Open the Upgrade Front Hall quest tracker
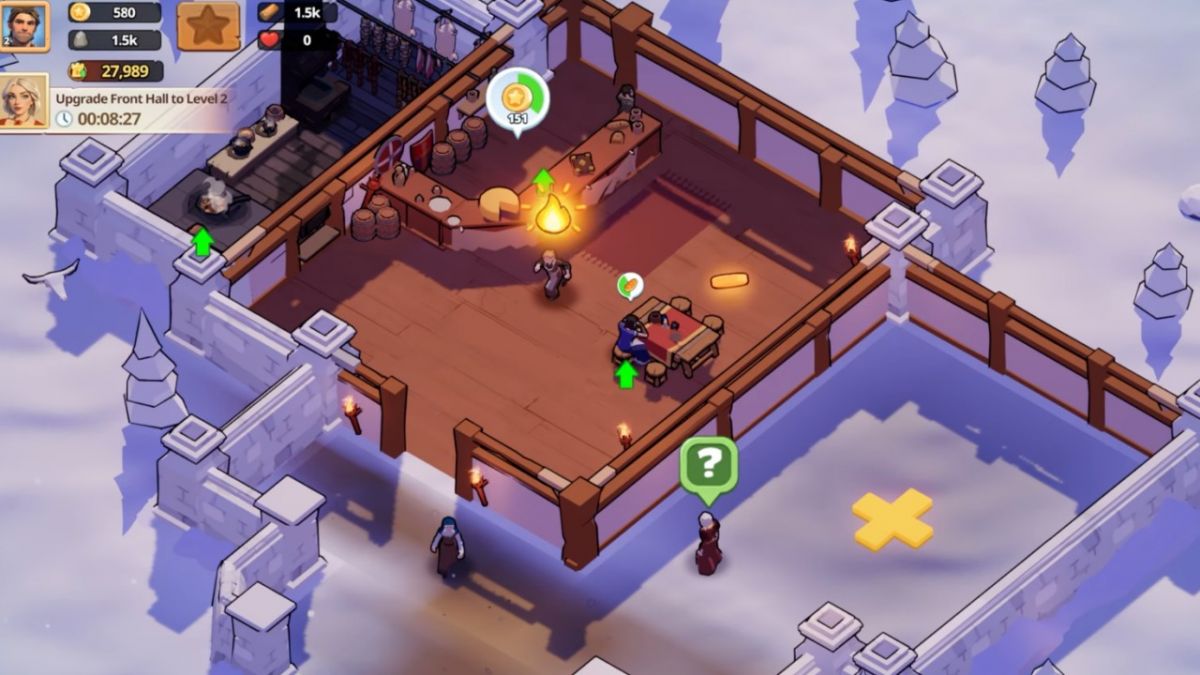This screenshot has height=675, width=1200. [140, 108]
